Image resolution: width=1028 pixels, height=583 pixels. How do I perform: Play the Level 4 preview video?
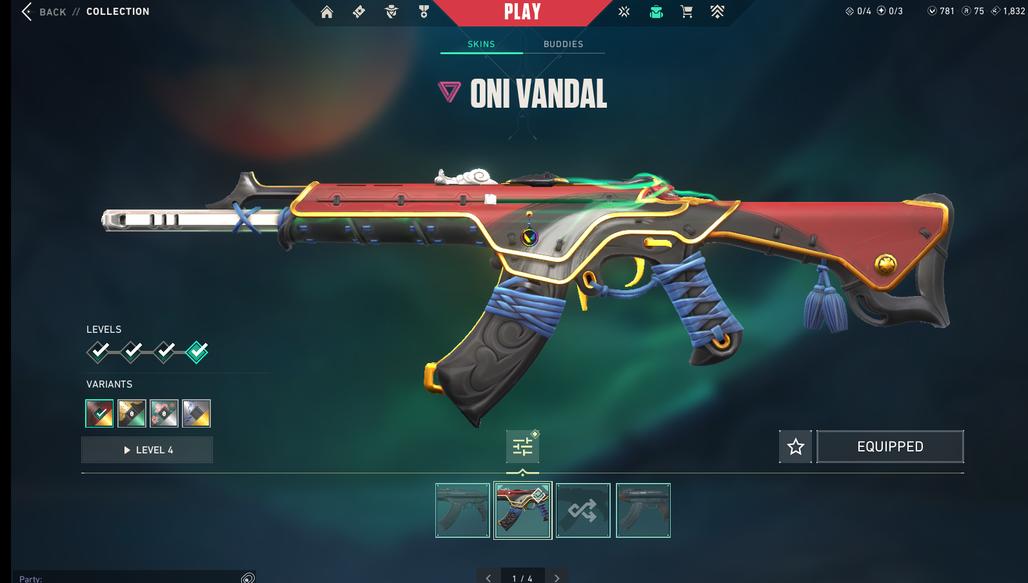click(147, 450)
